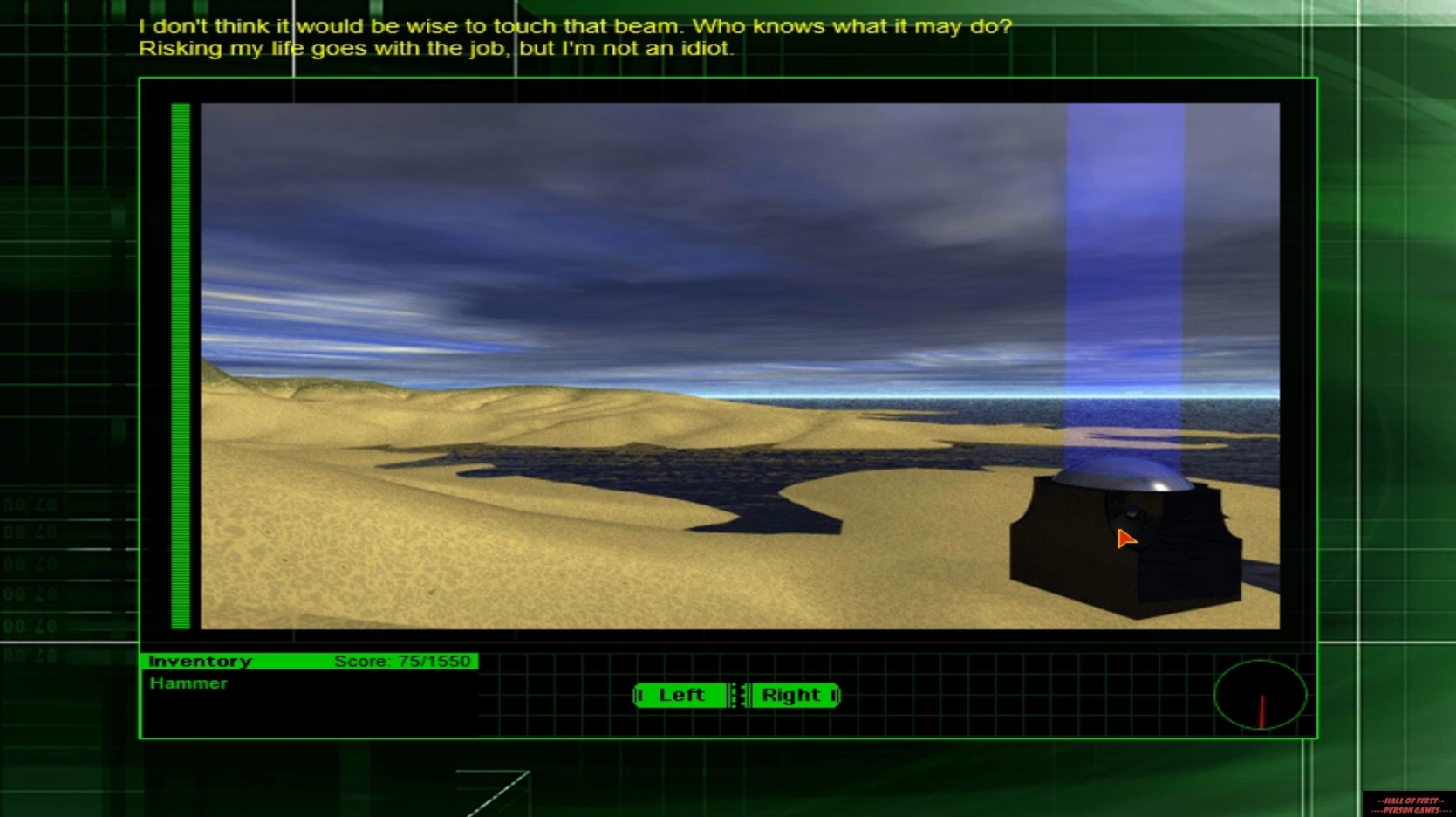Select the Hammer in the inventory
The width and height of the screenshot is (1456, 817).
(188, 683)
